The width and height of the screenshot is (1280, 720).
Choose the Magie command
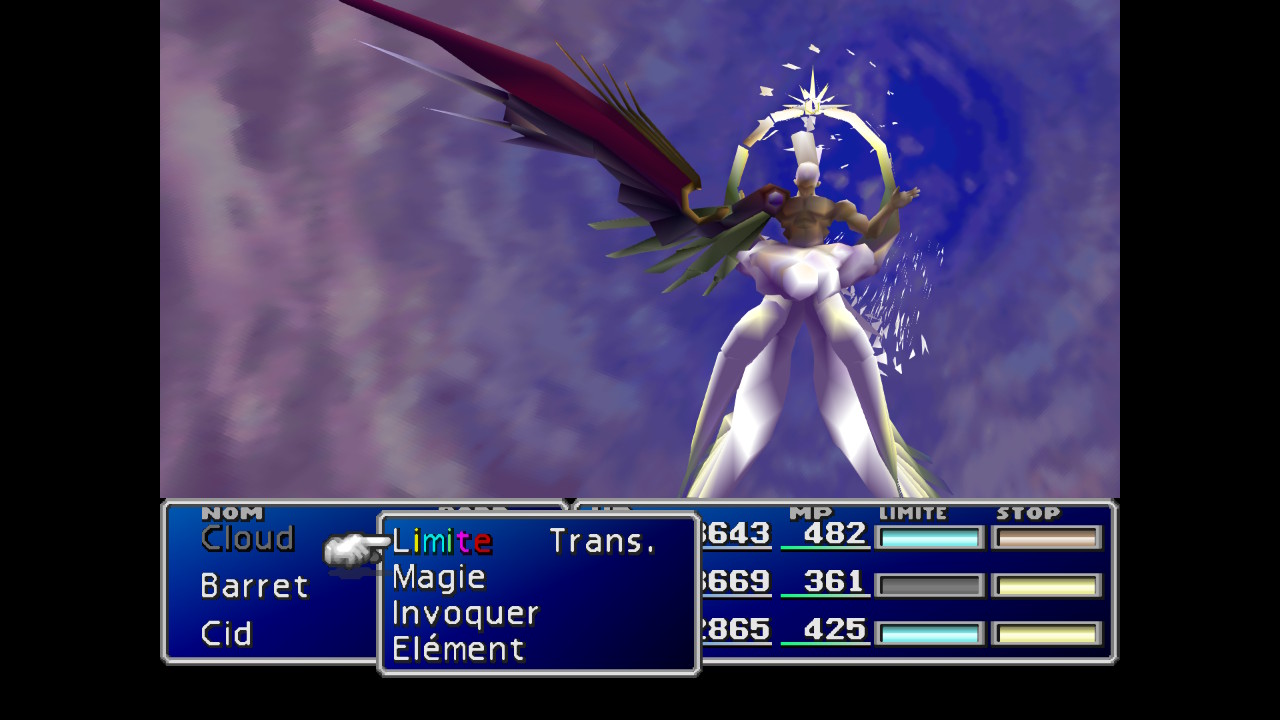(x=438, y=578)
